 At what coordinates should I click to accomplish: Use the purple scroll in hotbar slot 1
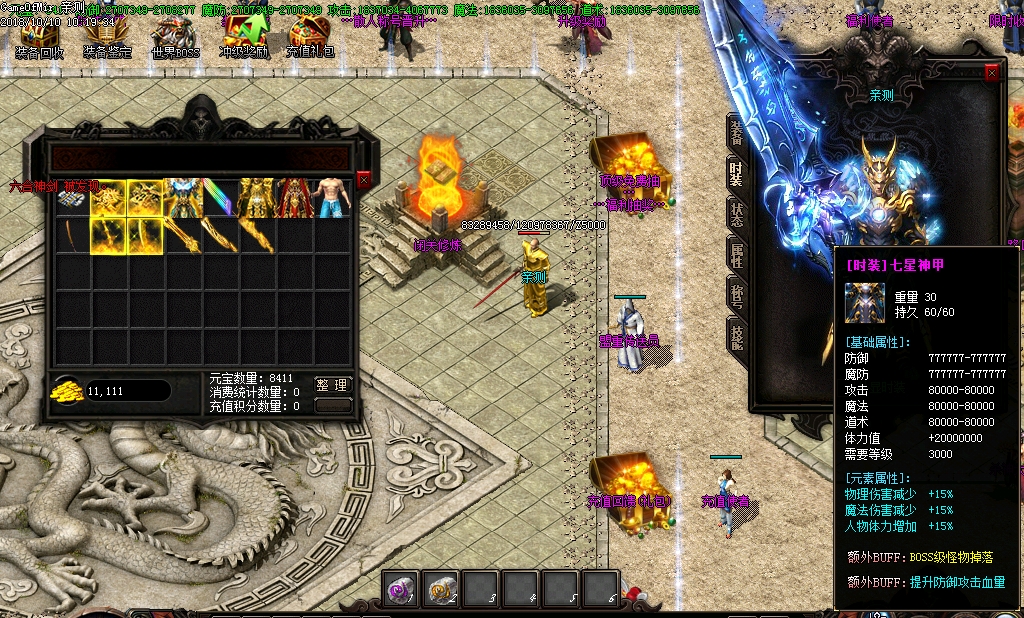(x=401, y=590)
